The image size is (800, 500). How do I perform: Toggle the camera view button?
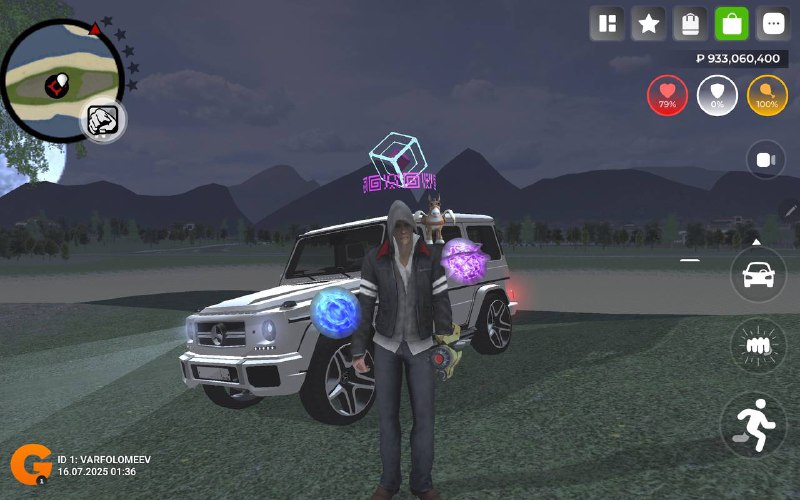click(766, 160)
